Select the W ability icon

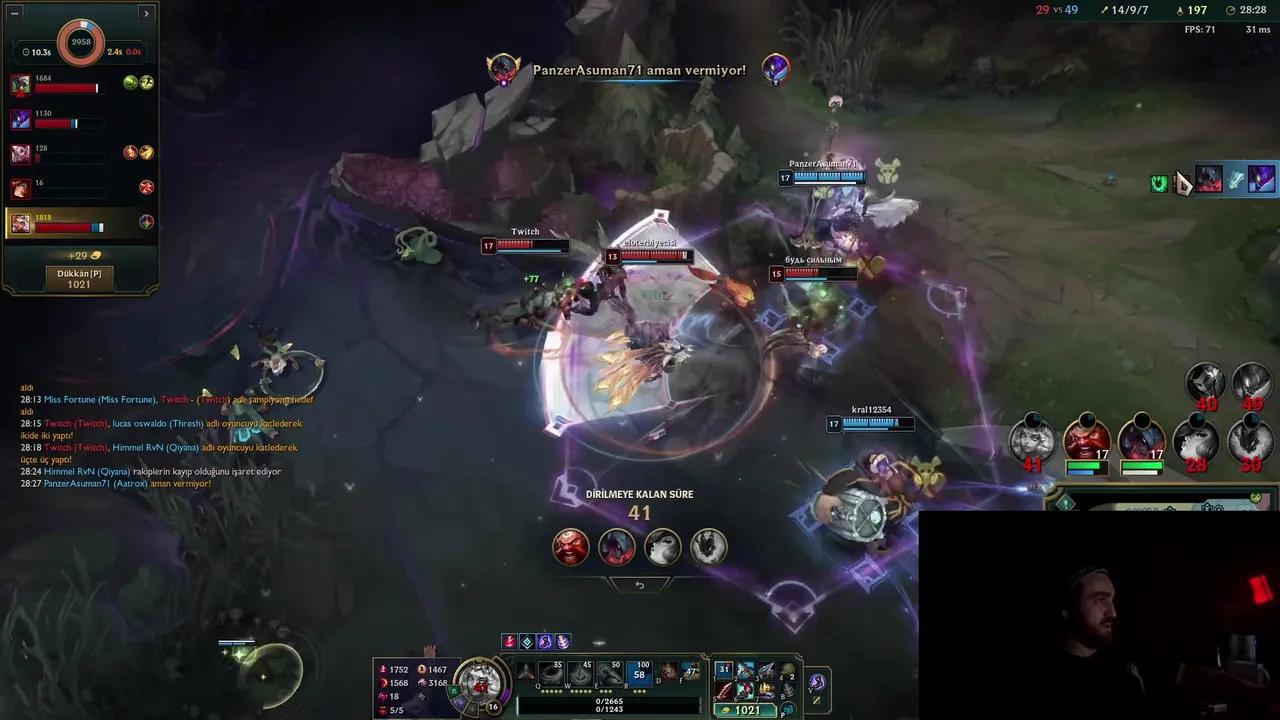tap(578, 672)
